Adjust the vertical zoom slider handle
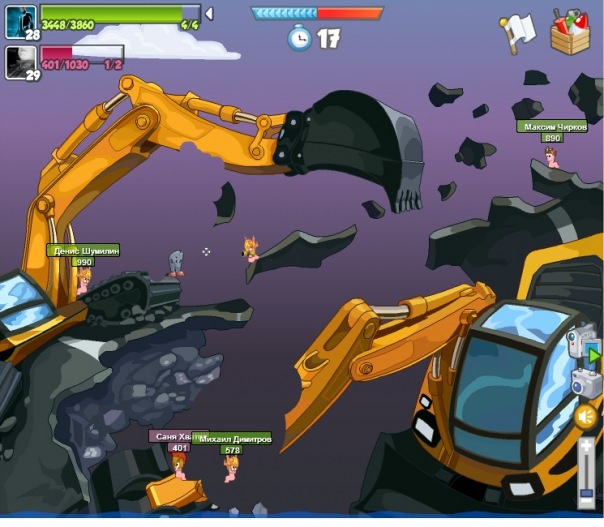604x527 pixels. (x=587, y=493)
